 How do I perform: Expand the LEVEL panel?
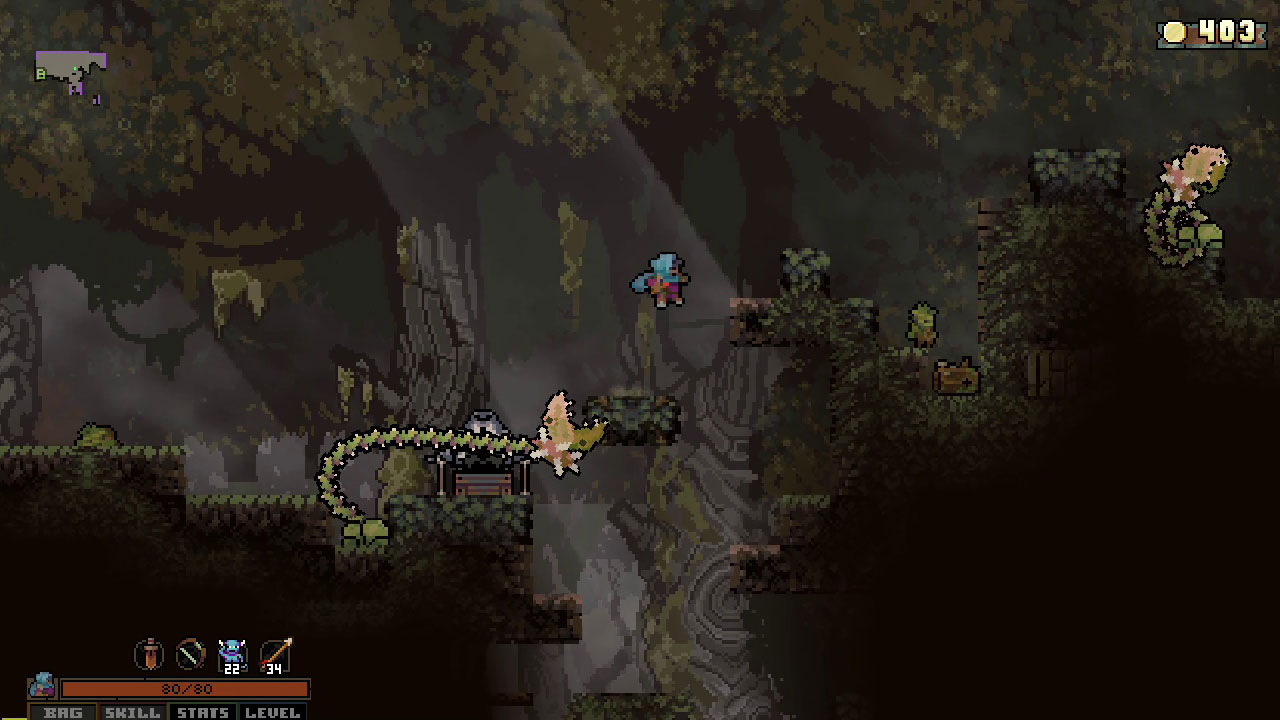coord(272,712)
